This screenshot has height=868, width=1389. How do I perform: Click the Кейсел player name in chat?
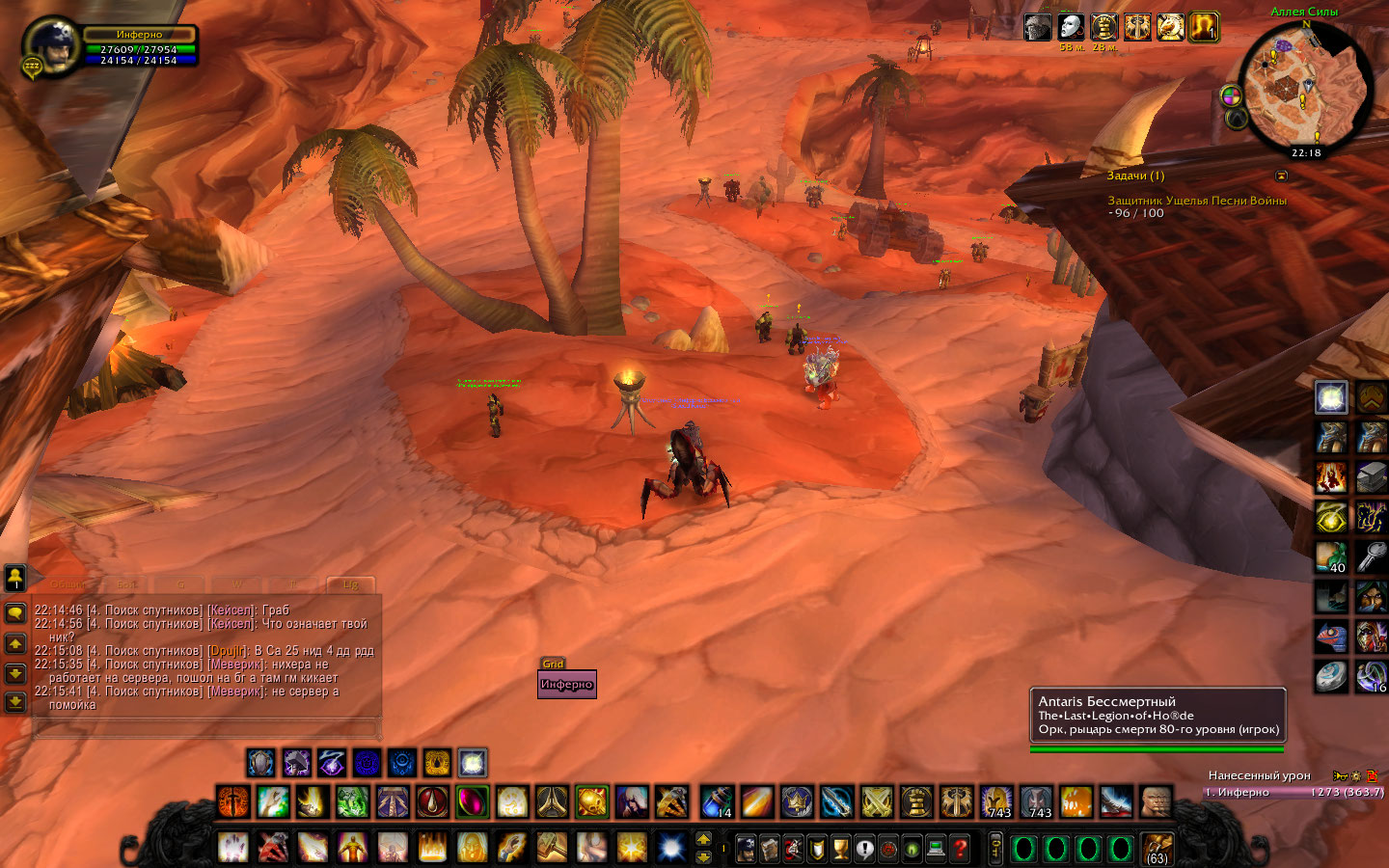[x=231, y=610]
